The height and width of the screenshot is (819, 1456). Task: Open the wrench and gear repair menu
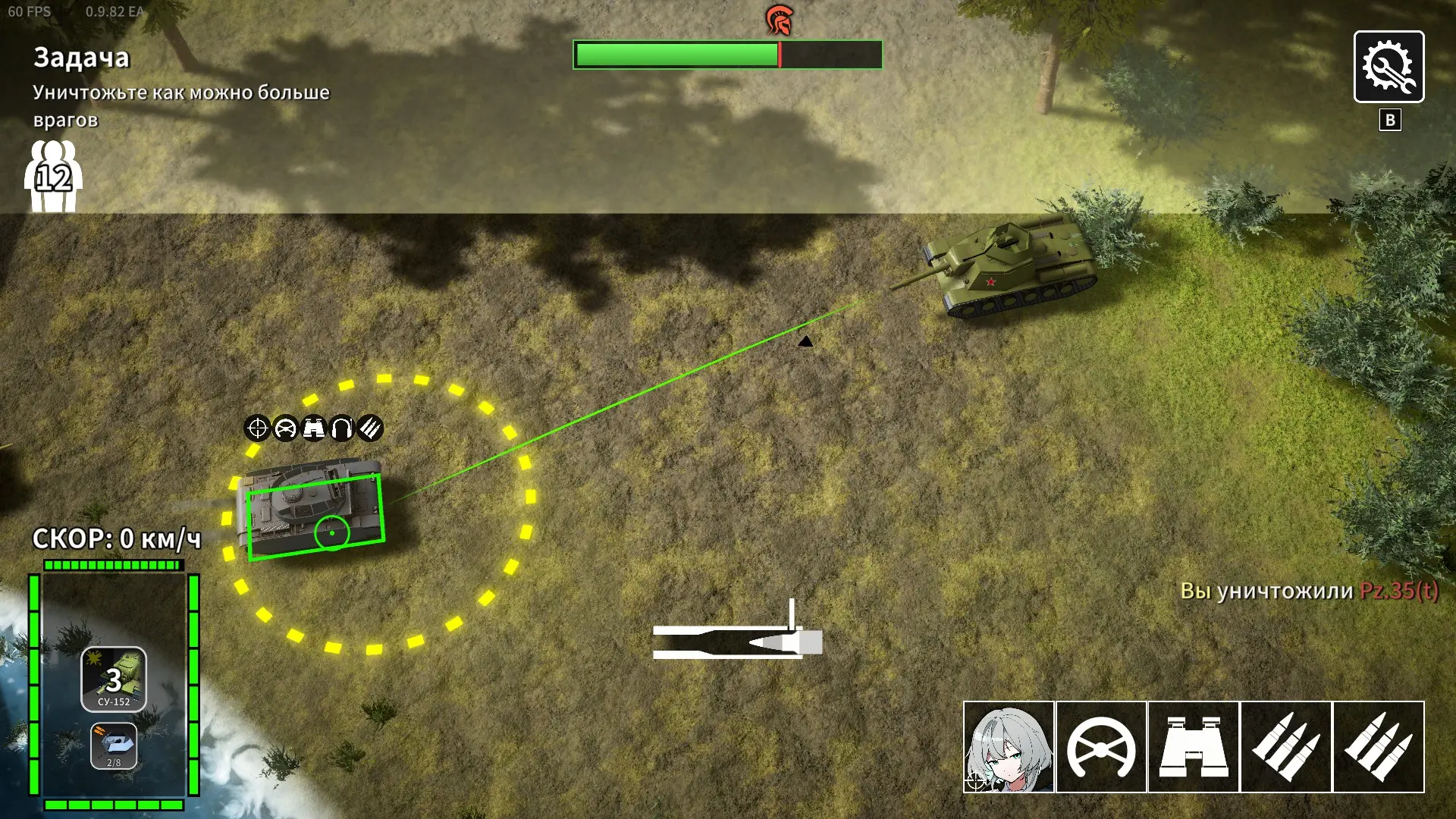pos(1389,67)
